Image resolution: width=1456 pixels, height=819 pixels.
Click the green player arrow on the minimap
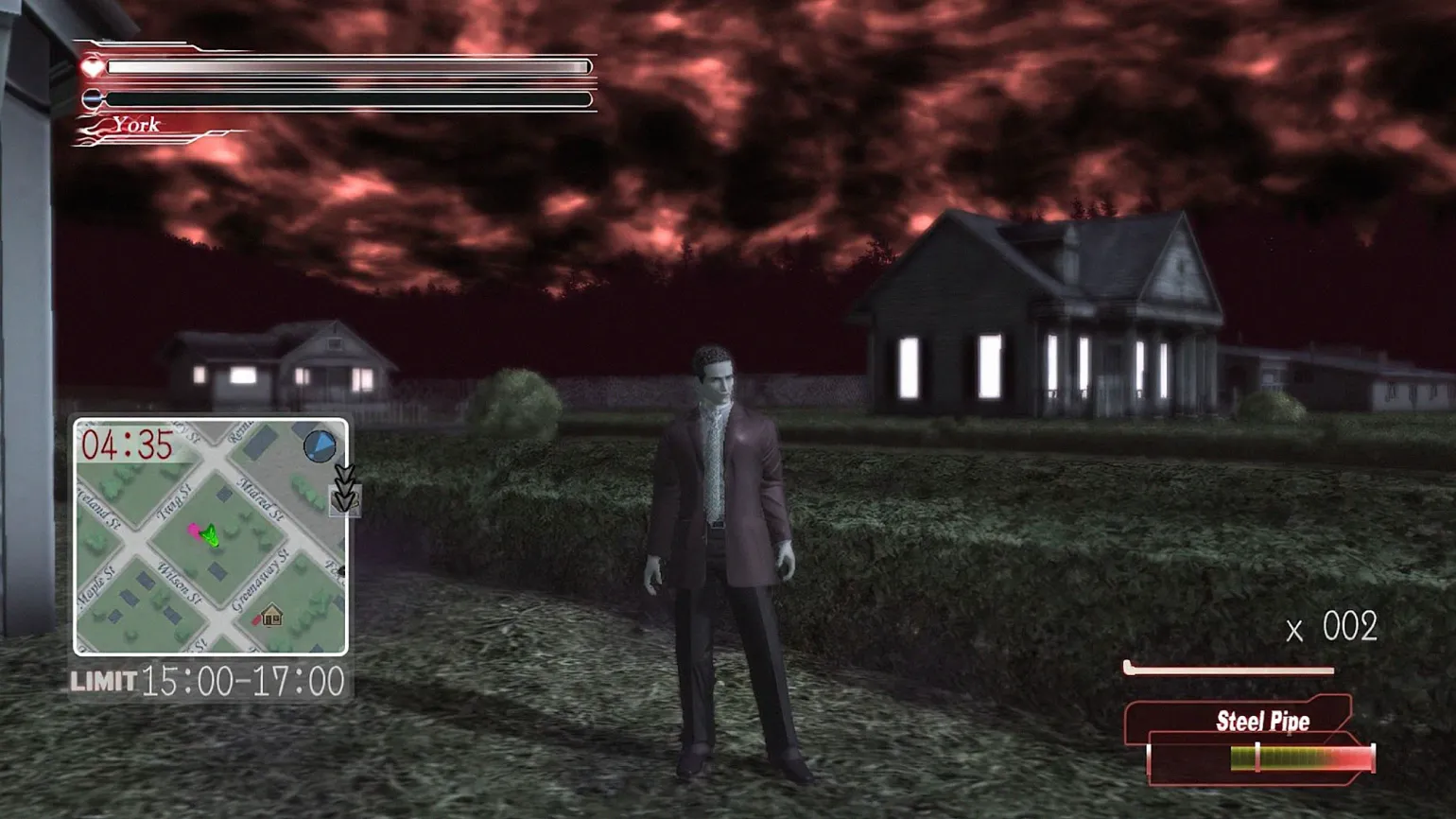pyautogui.click(x=211, y=536)
